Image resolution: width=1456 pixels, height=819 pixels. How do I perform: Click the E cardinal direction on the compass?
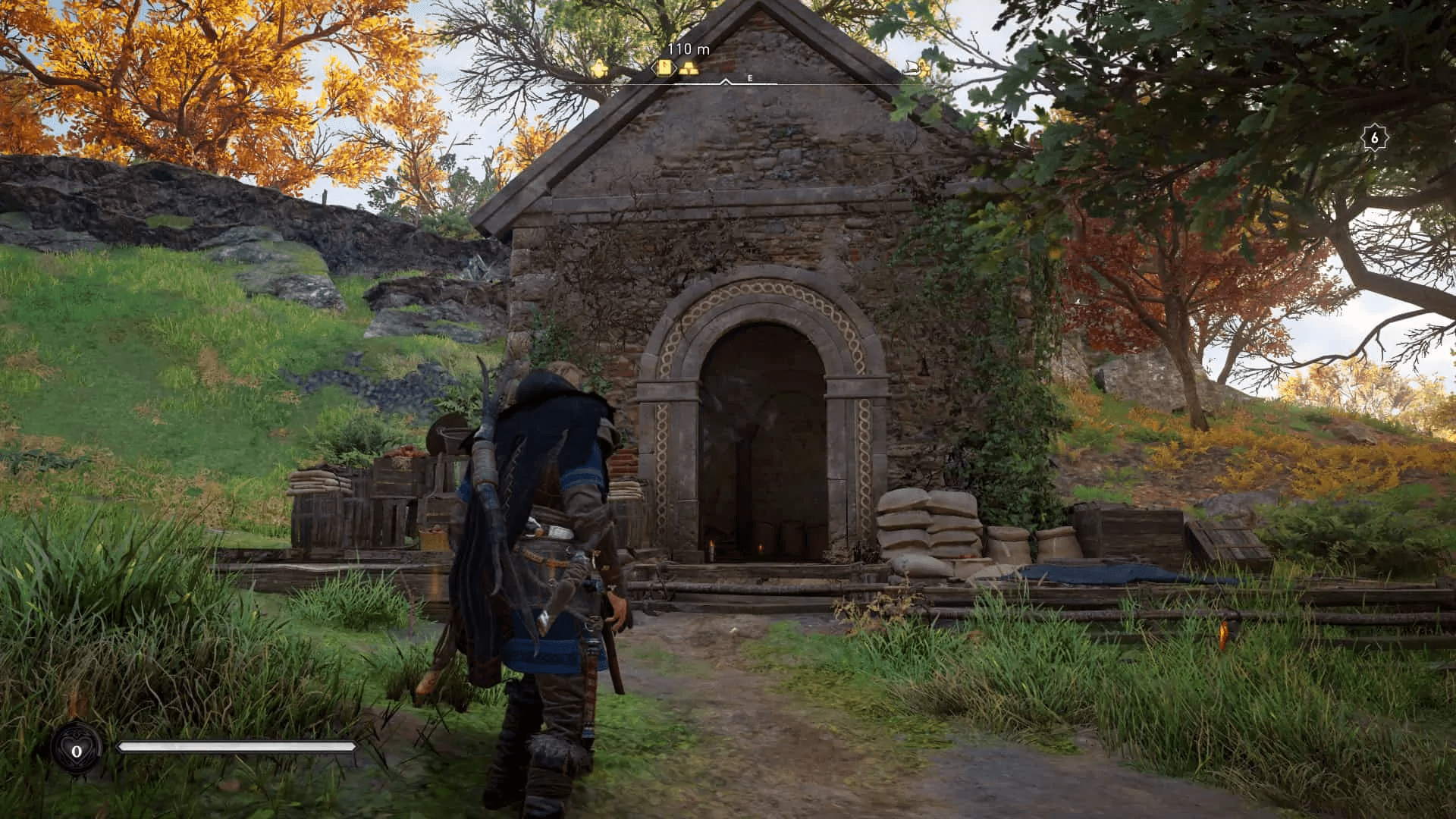tap(750, 77)
